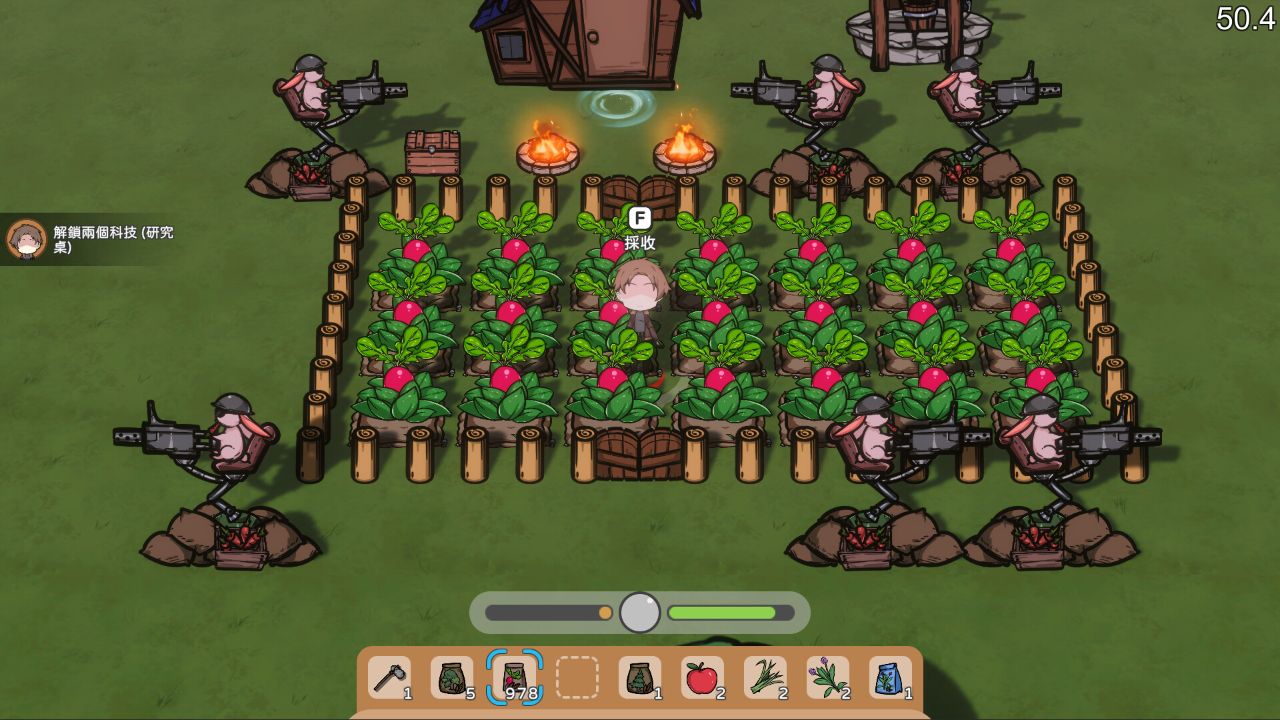Image resolution: width=1280 pixels, height=720 pixels.
Task: Click the 50.4 timer in the top corner
Action: coord(1243,18)
